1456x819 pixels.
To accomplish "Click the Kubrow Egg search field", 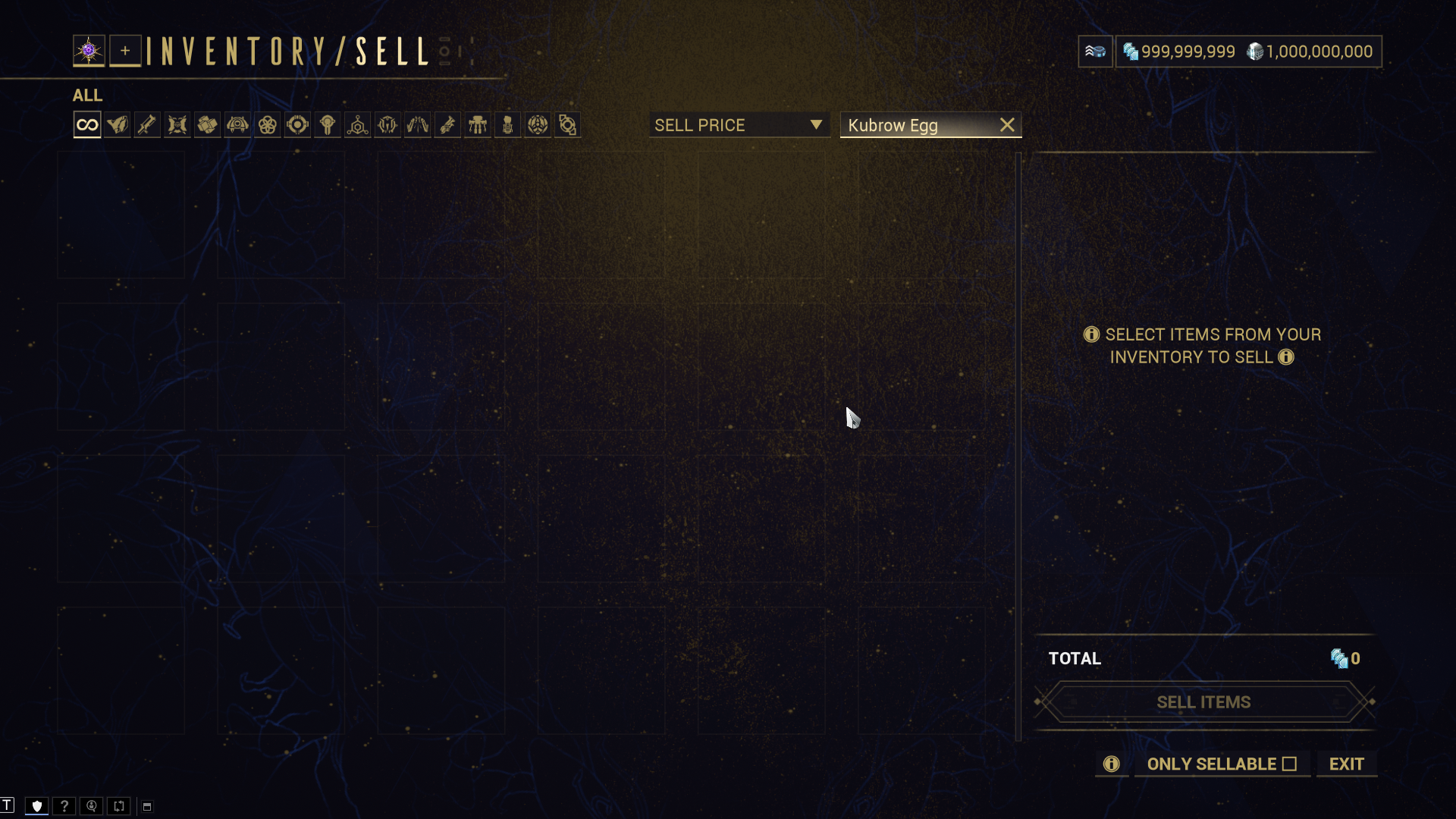I will coord(918,125).
